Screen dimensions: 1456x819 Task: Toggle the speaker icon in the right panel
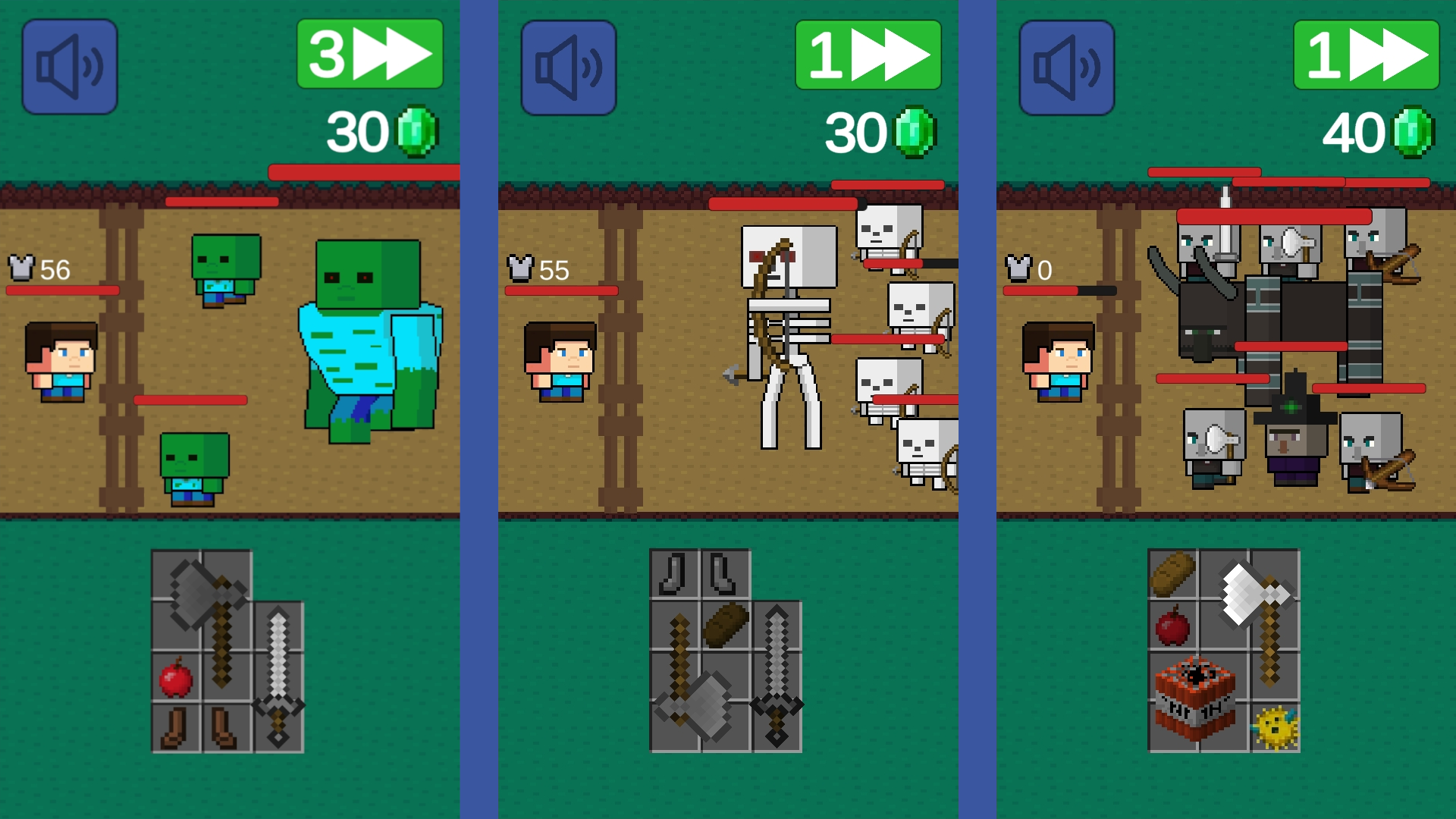[1066, 66]
